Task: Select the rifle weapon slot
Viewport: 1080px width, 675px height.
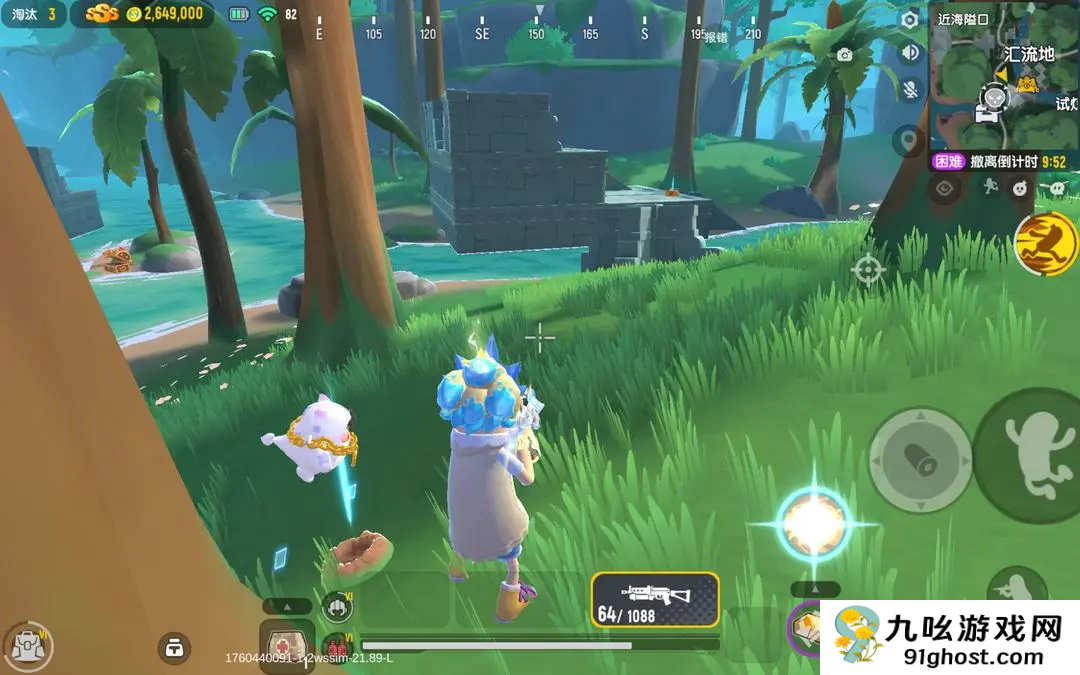Action: pyautogui.click(x=655, y=600)
